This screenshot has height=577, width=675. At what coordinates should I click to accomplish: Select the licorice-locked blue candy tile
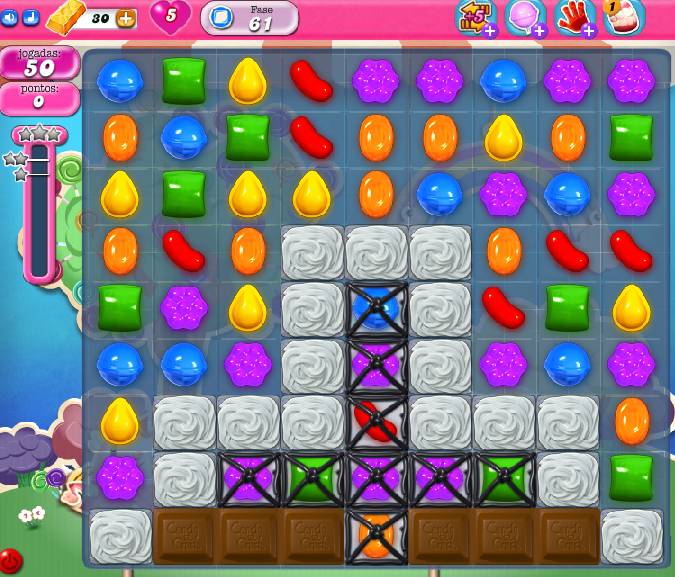tap(377, 308)
